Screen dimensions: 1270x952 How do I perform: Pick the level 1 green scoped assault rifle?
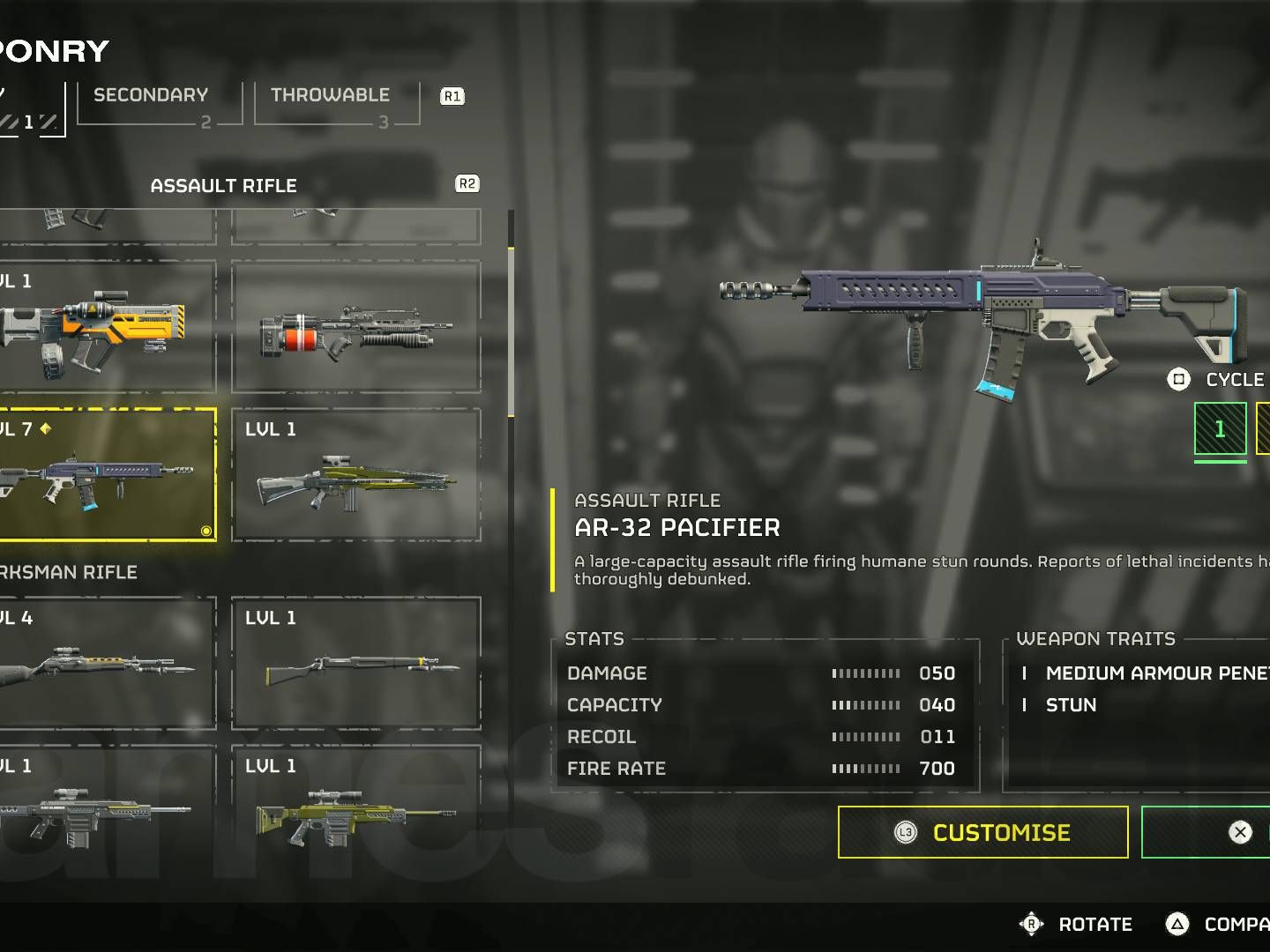(x=356, y=476)
